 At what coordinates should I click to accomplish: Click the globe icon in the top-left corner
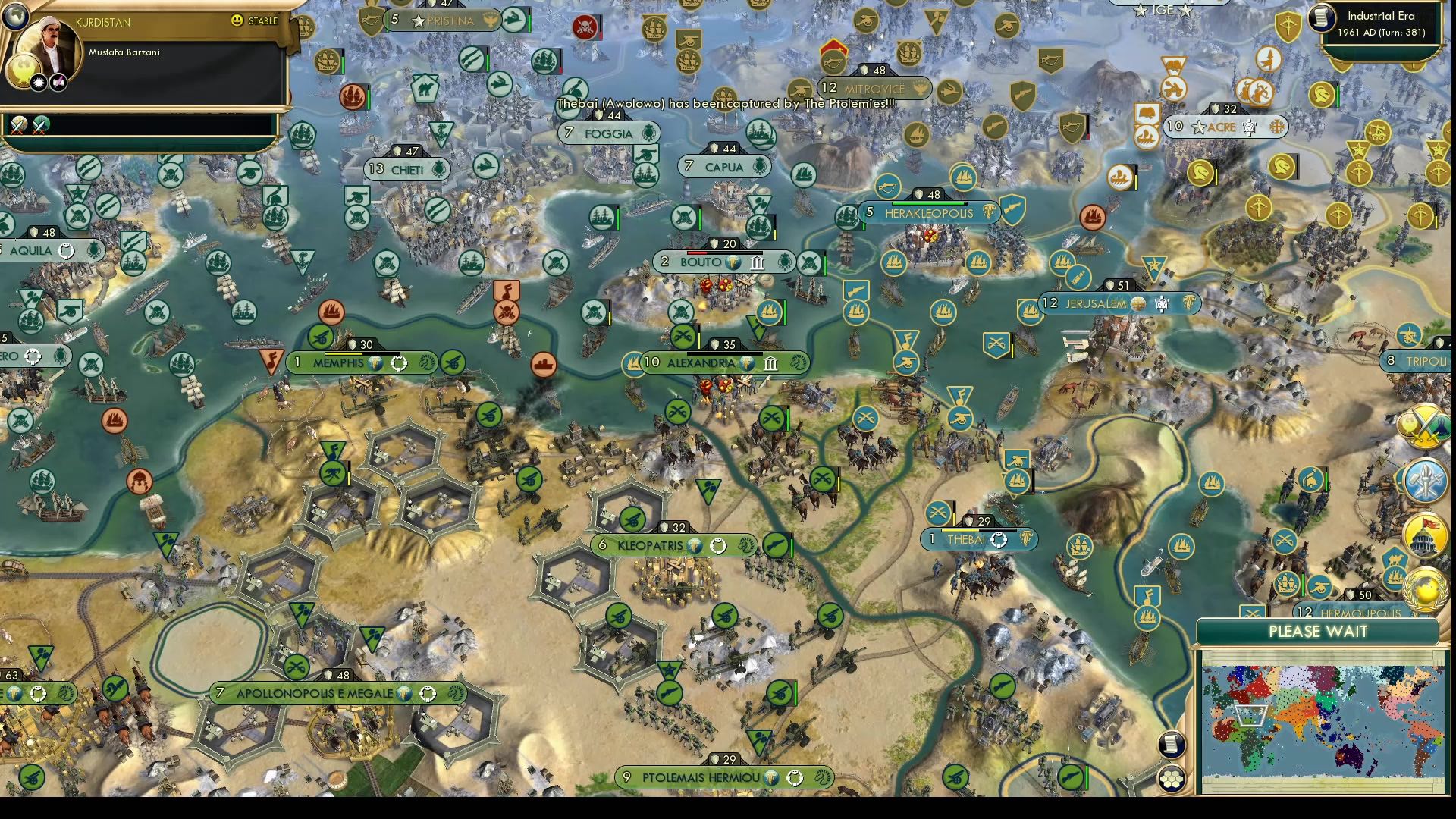14,17
